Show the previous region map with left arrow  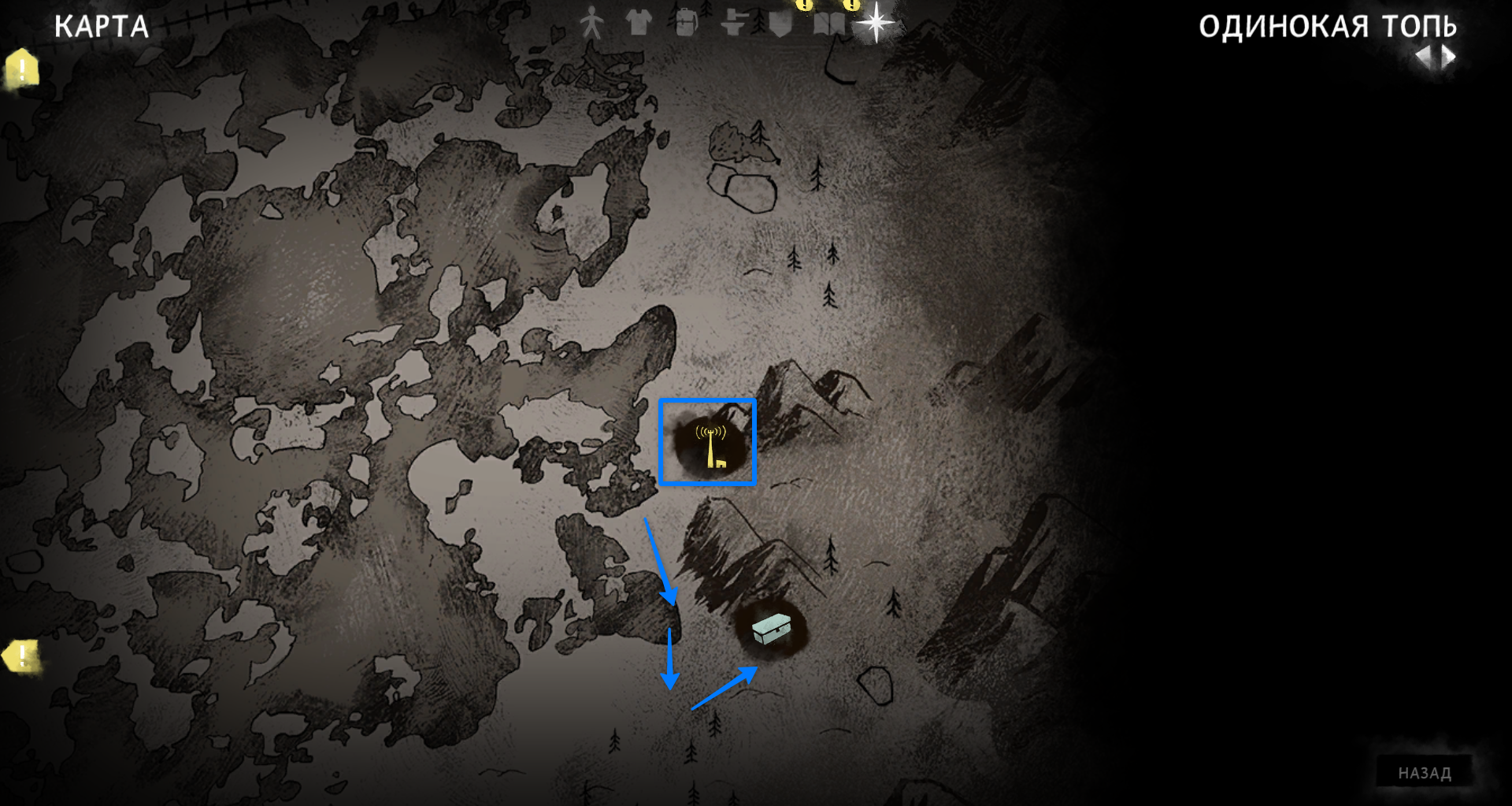(x=1424, y=57)
